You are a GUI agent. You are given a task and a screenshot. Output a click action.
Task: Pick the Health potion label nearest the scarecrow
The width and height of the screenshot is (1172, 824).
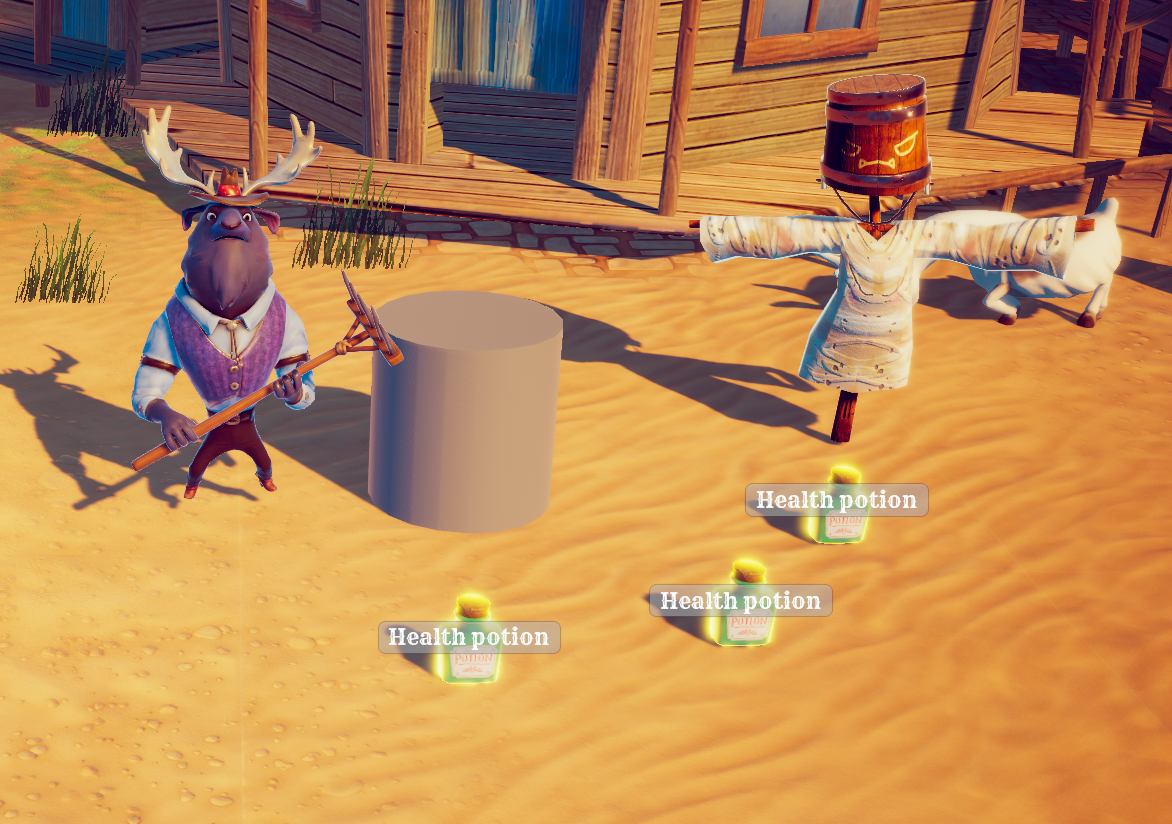pyautogui.click(x=836, y=500)
